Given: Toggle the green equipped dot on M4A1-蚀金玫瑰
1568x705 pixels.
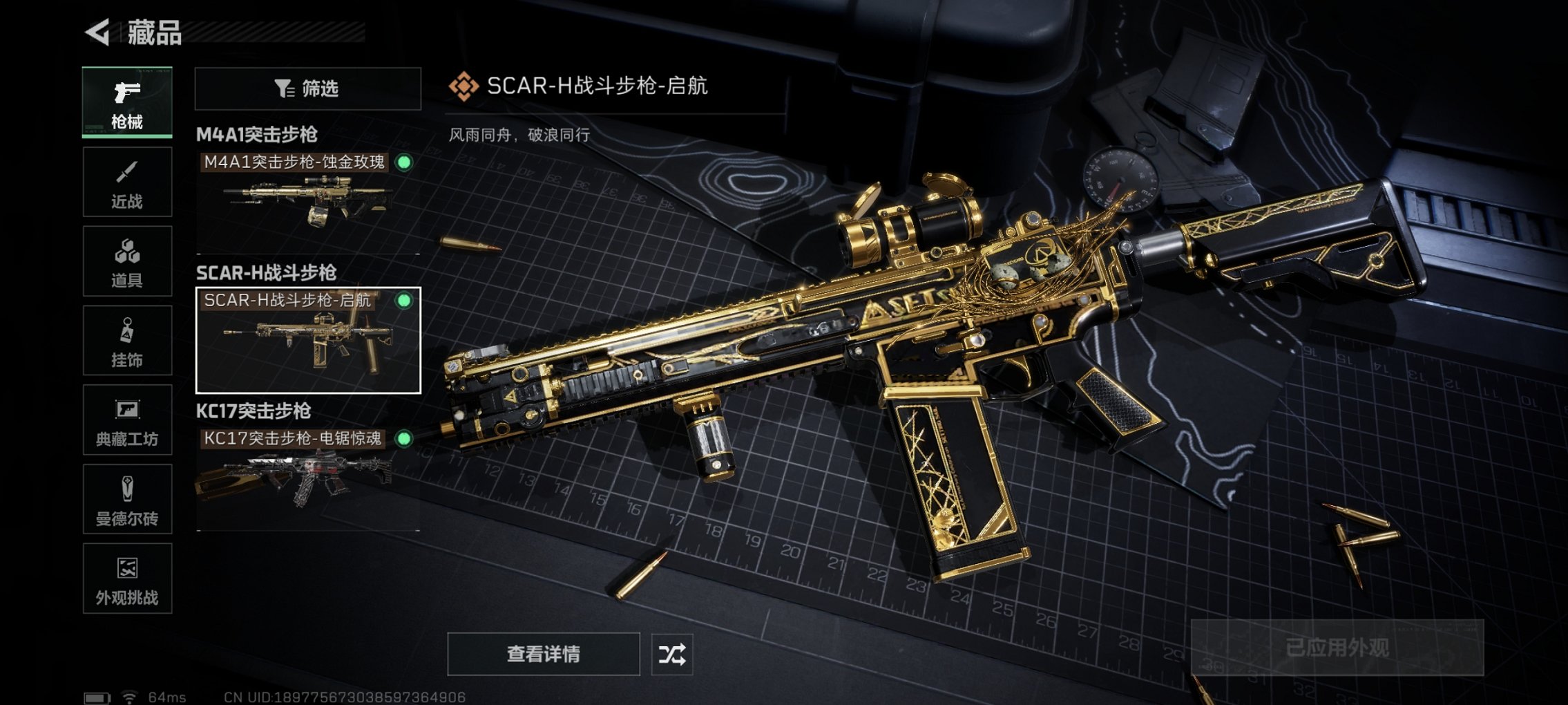Looking at the screenshot, I should tap(404, 161).
